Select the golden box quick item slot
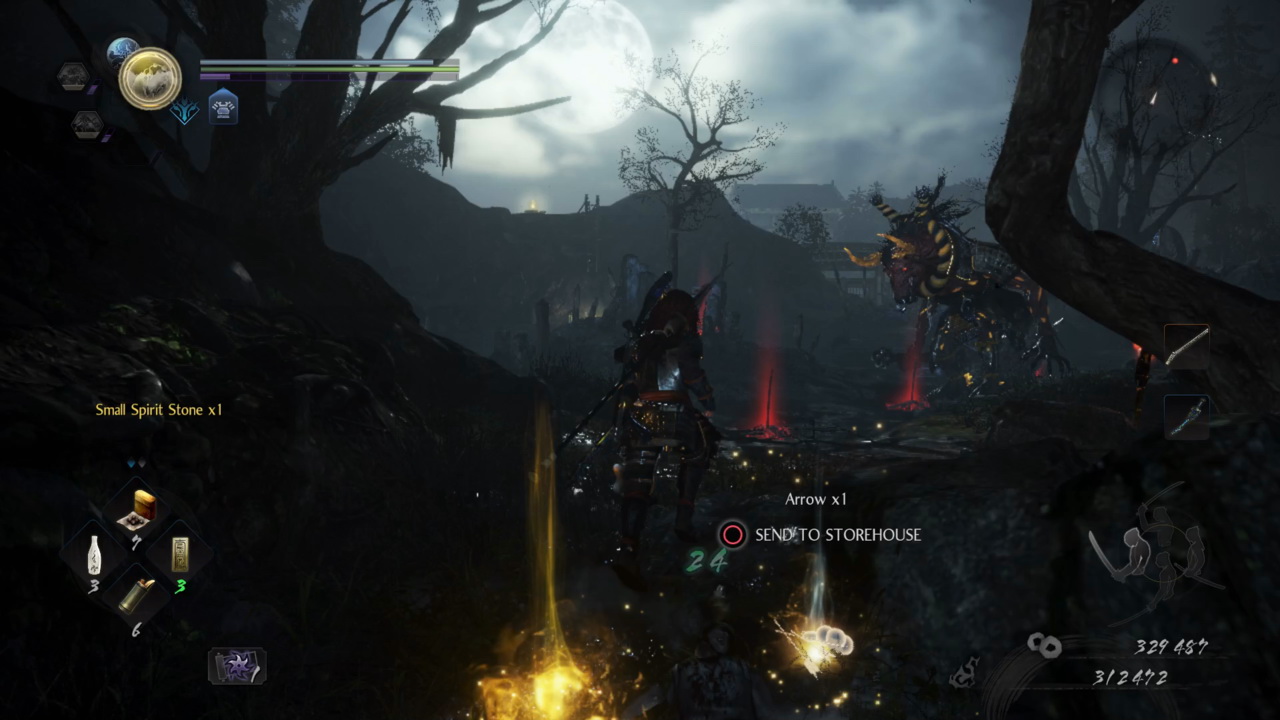 138,510
